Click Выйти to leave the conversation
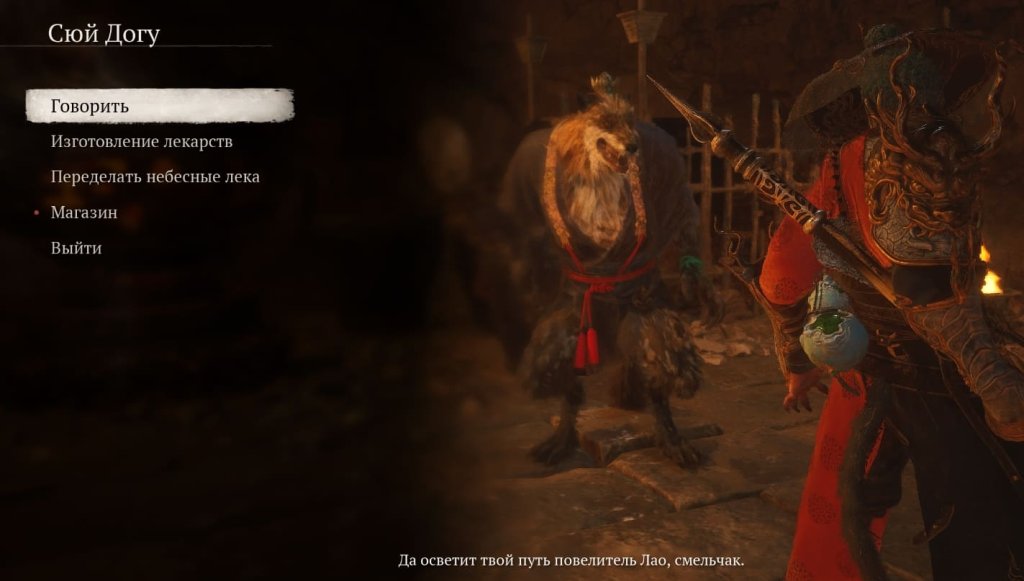 pos(76,248)
